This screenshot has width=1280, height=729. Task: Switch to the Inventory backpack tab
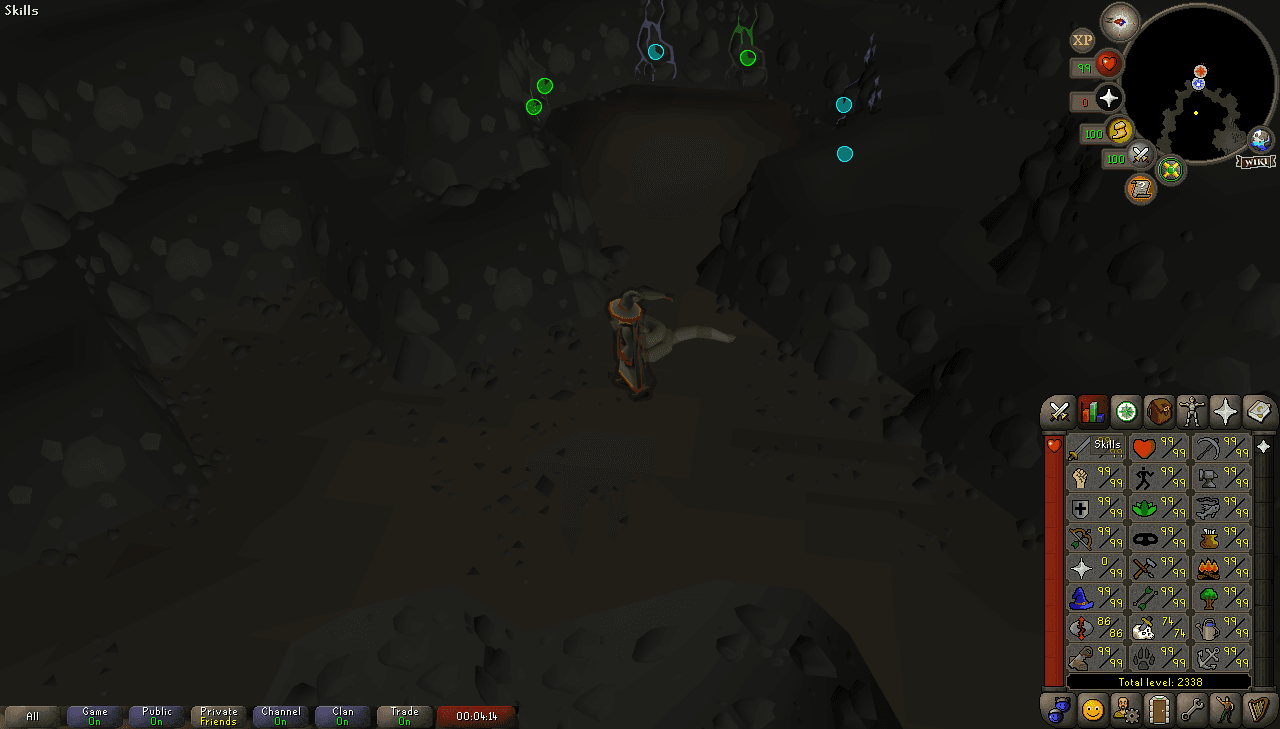[x=1161, y=411]
